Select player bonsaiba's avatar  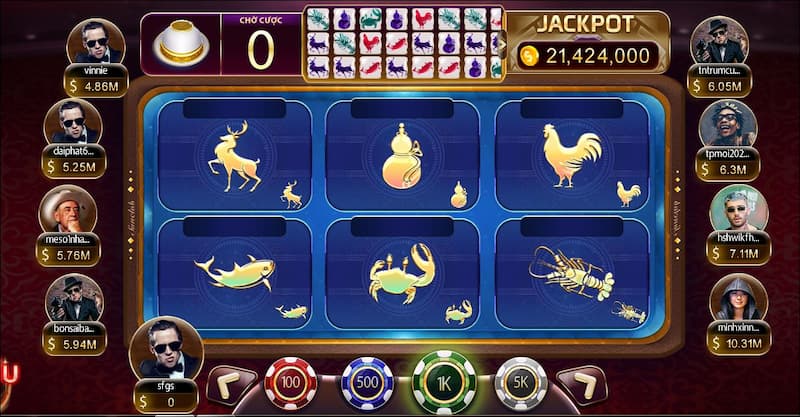pyautogui.click(x=74, y=299)
